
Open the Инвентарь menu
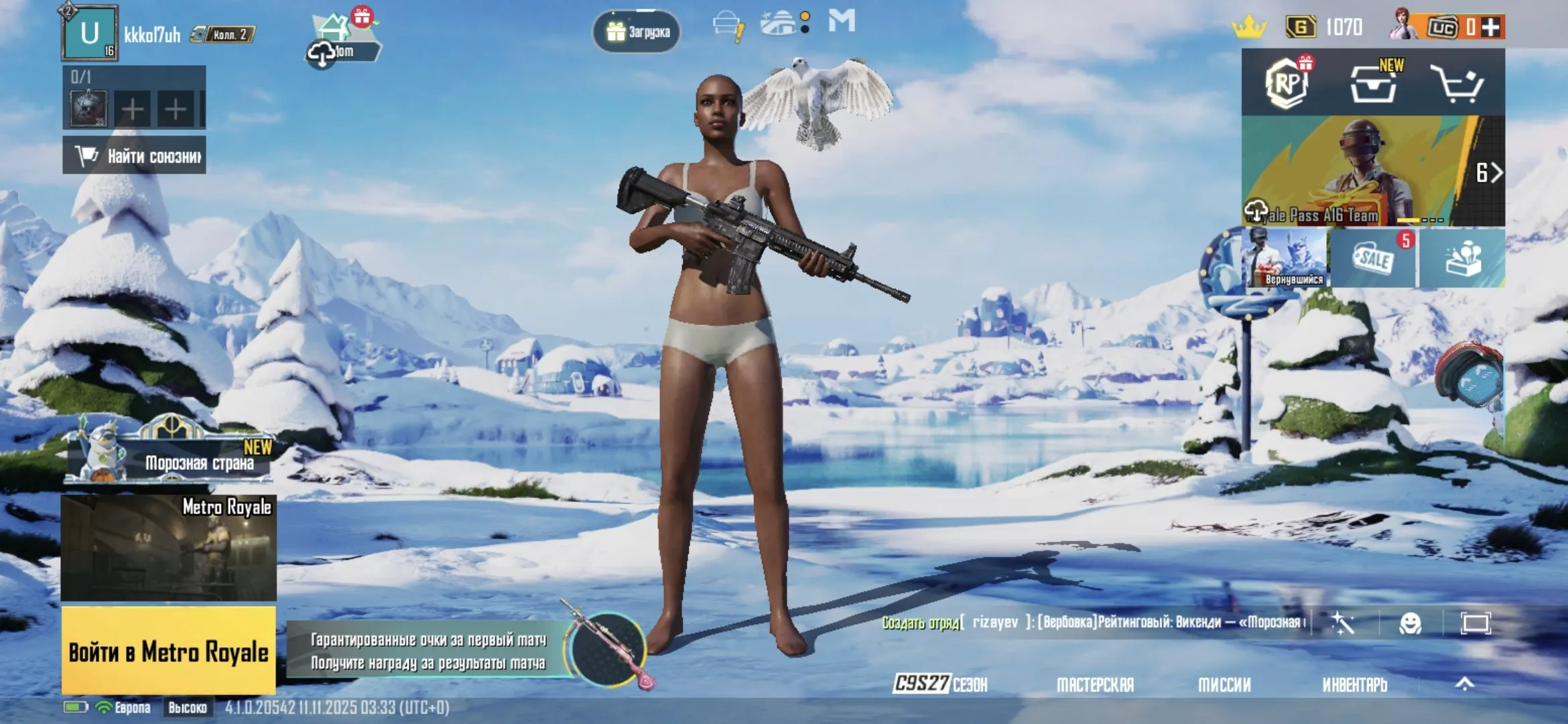point(1354,684)
